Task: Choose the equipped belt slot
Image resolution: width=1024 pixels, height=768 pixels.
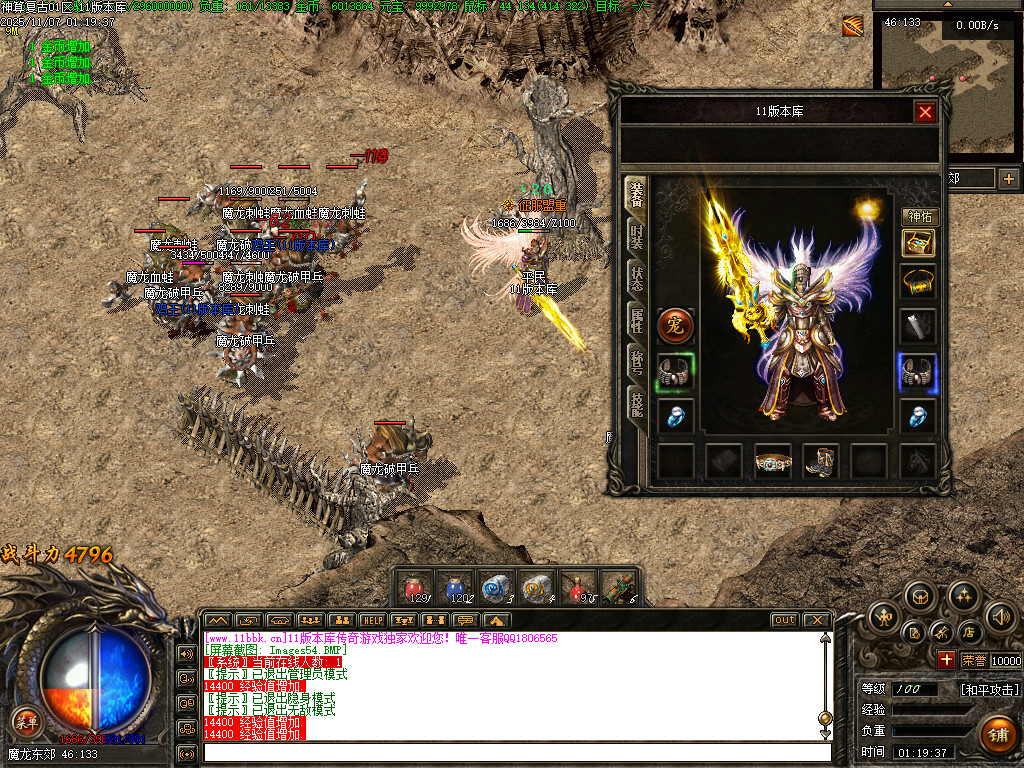Action: pos(773,462)
